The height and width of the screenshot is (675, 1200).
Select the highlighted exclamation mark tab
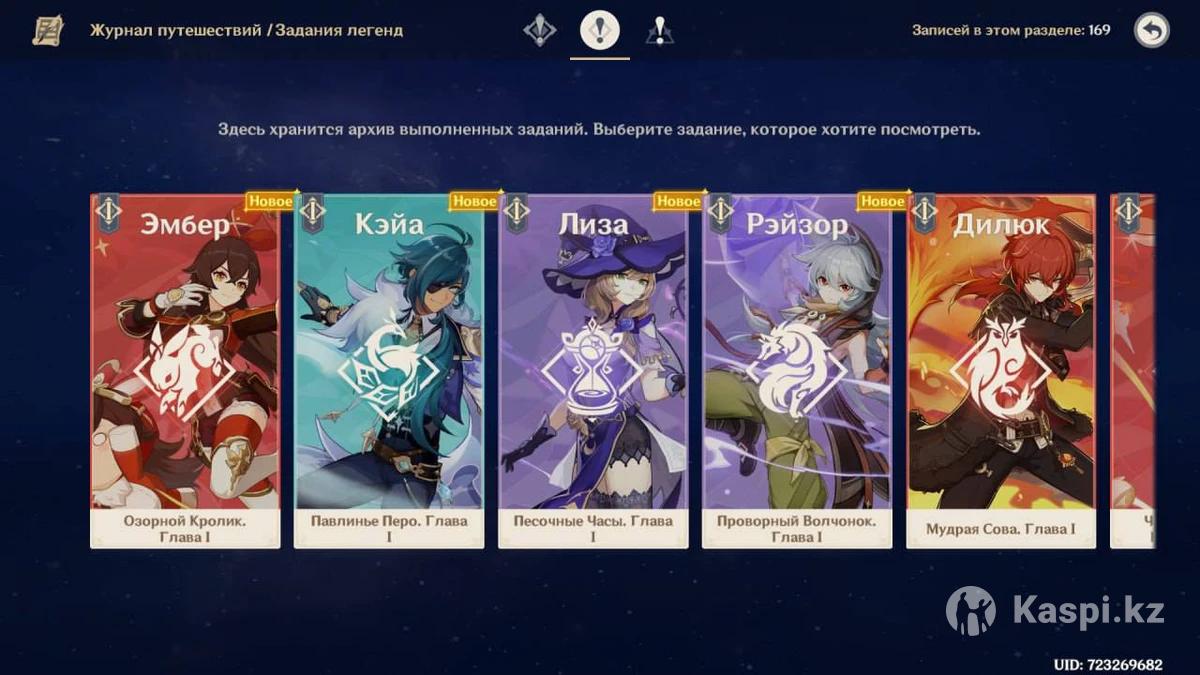tap(600, 31)
